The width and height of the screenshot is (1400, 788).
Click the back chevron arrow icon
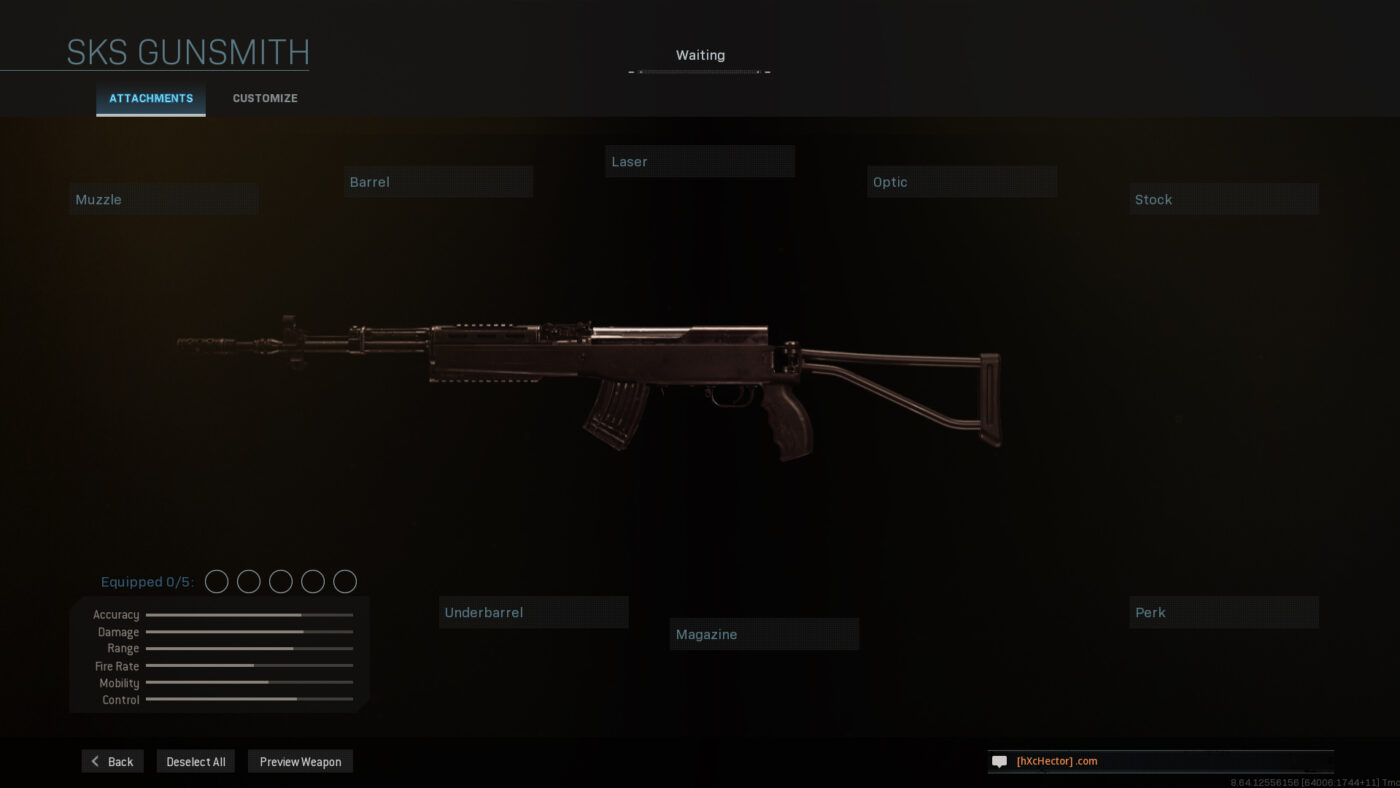[94, 760]
